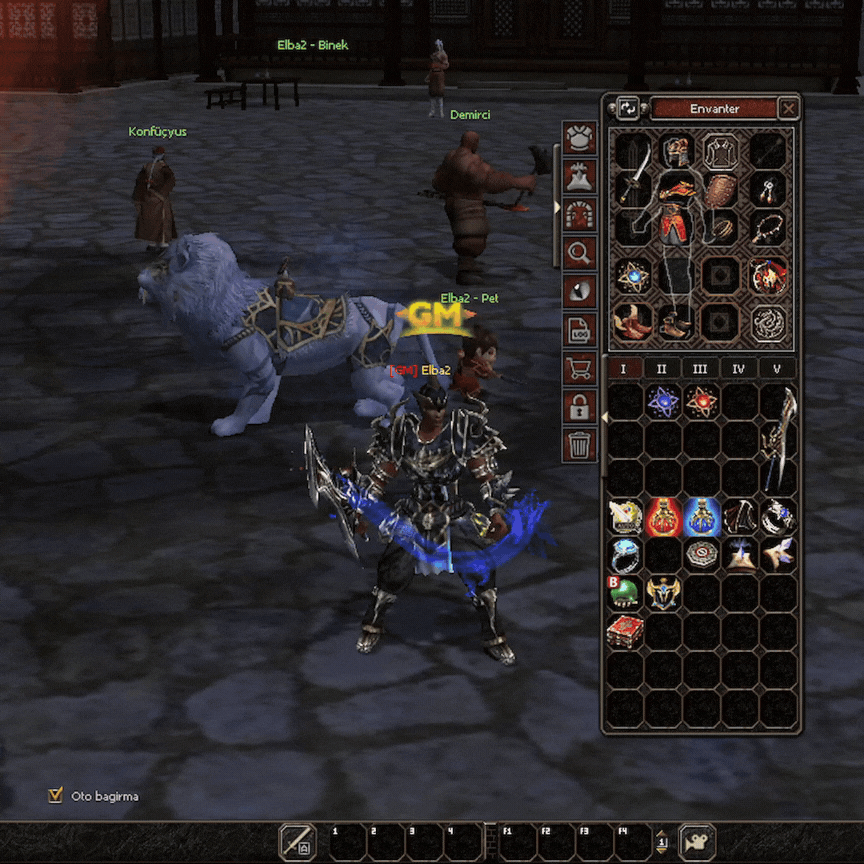Click the equipped helmet slot

[676, 152]
